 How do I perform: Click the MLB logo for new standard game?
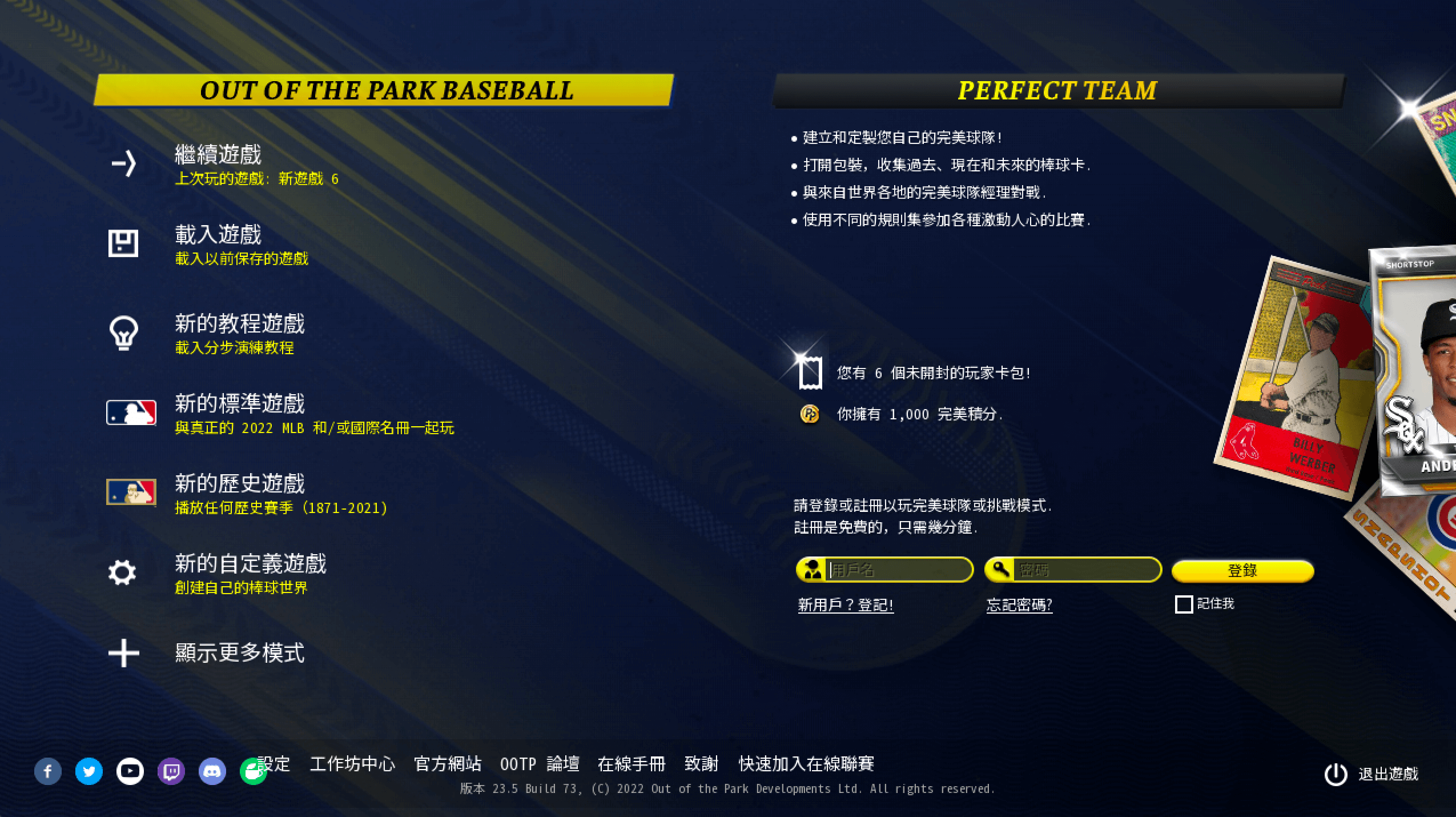[131, 413]
